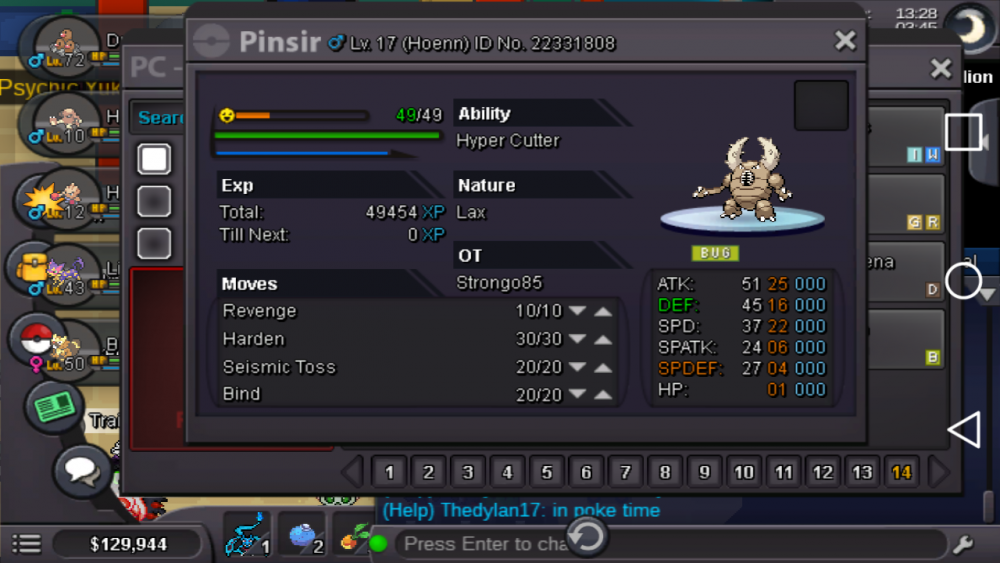Select PC box 10
The height and width of the screenshot is (563, 1000).
(744, 472)
